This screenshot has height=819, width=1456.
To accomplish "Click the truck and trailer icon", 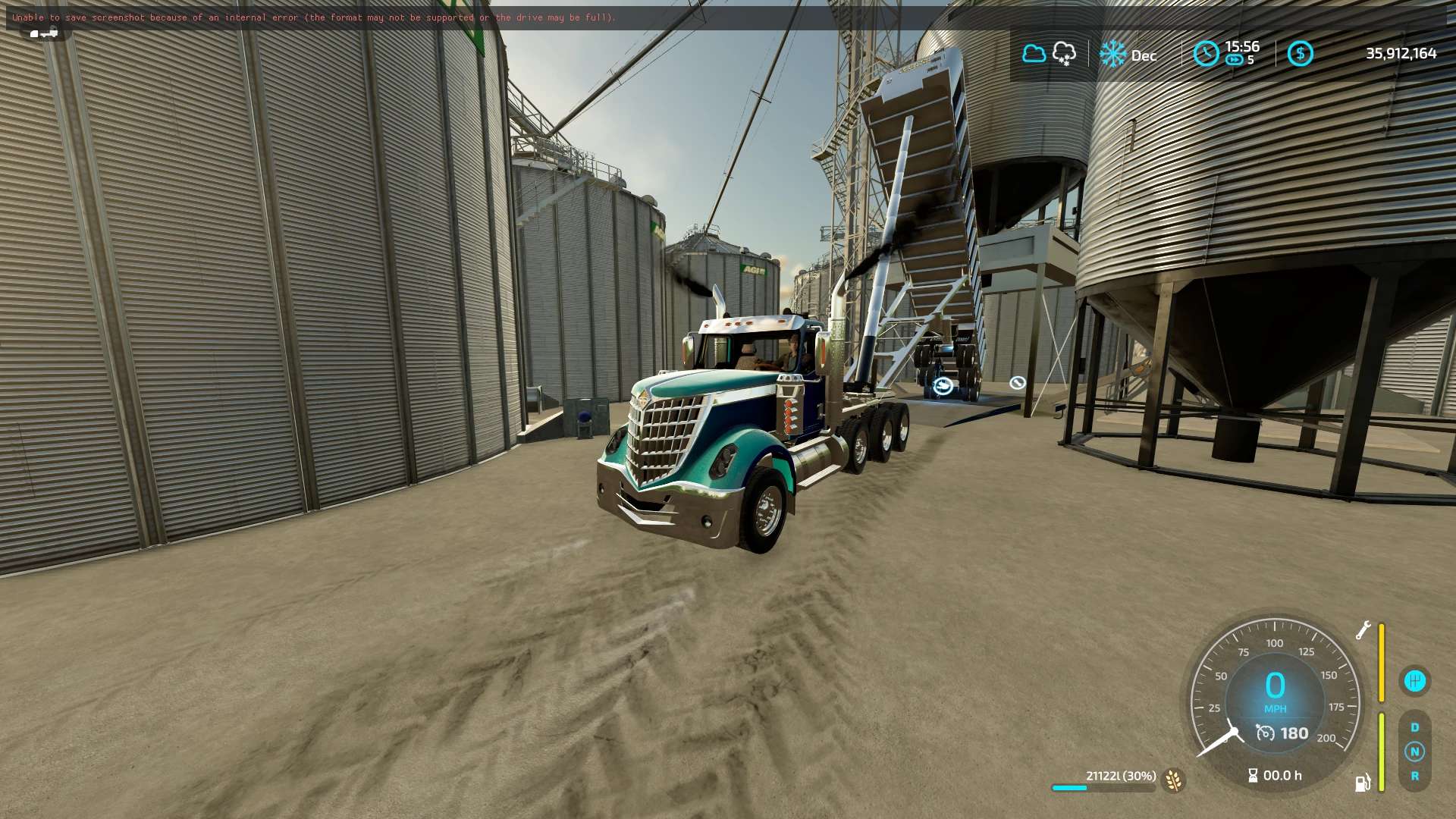I will 44,33.
